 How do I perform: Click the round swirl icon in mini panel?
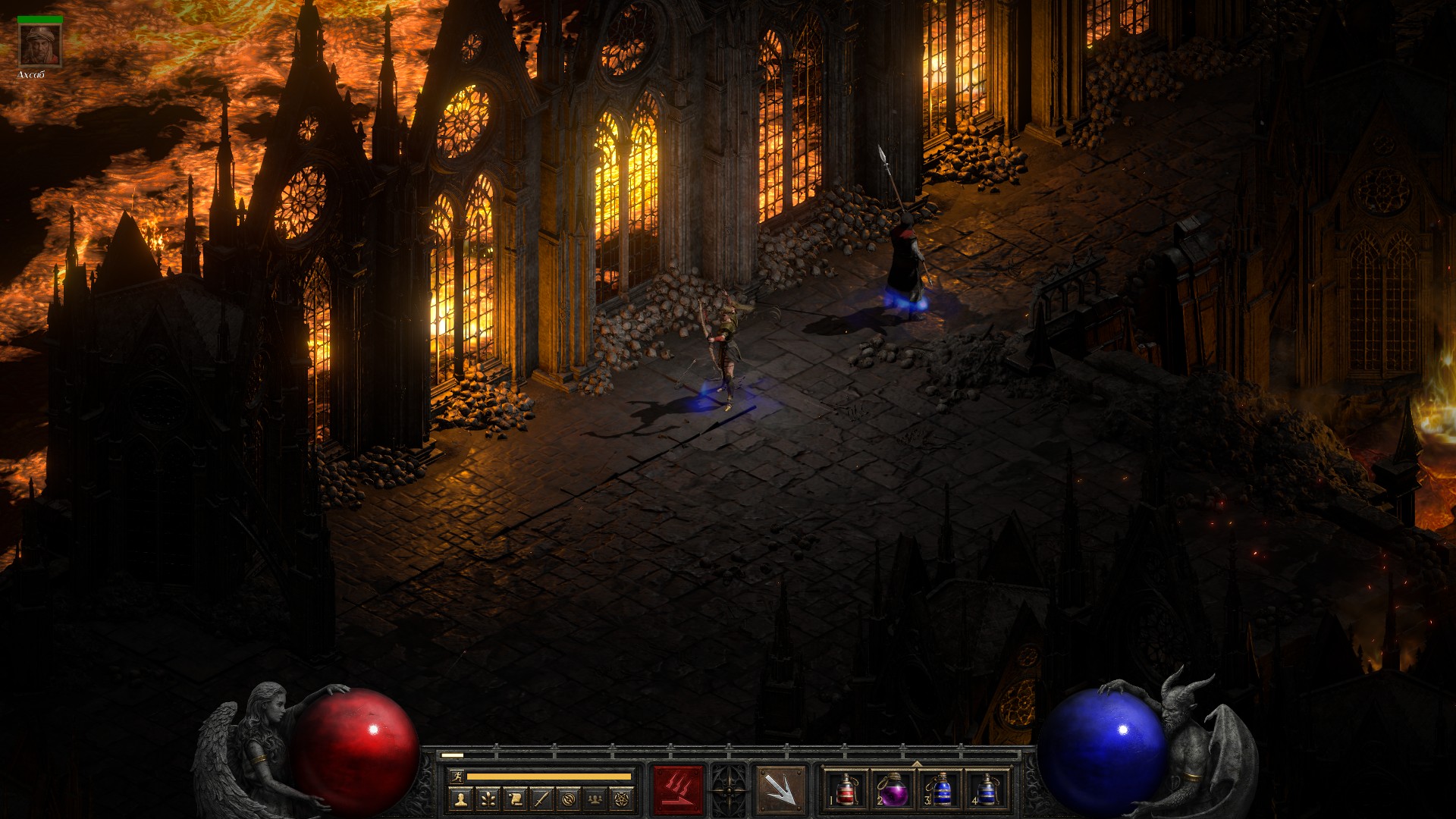coord(570,799)
